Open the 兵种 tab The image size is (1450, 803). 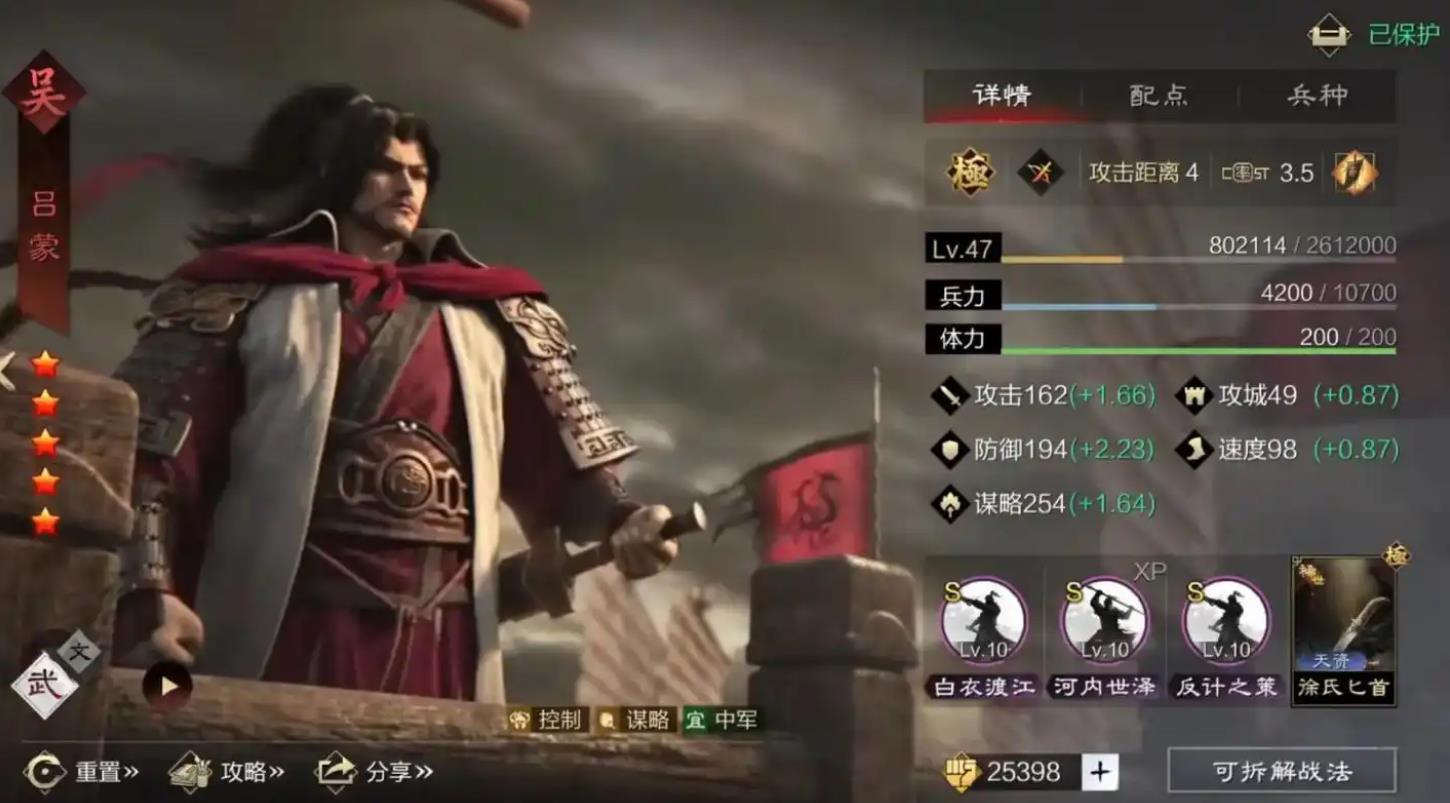coord(1317,96)
